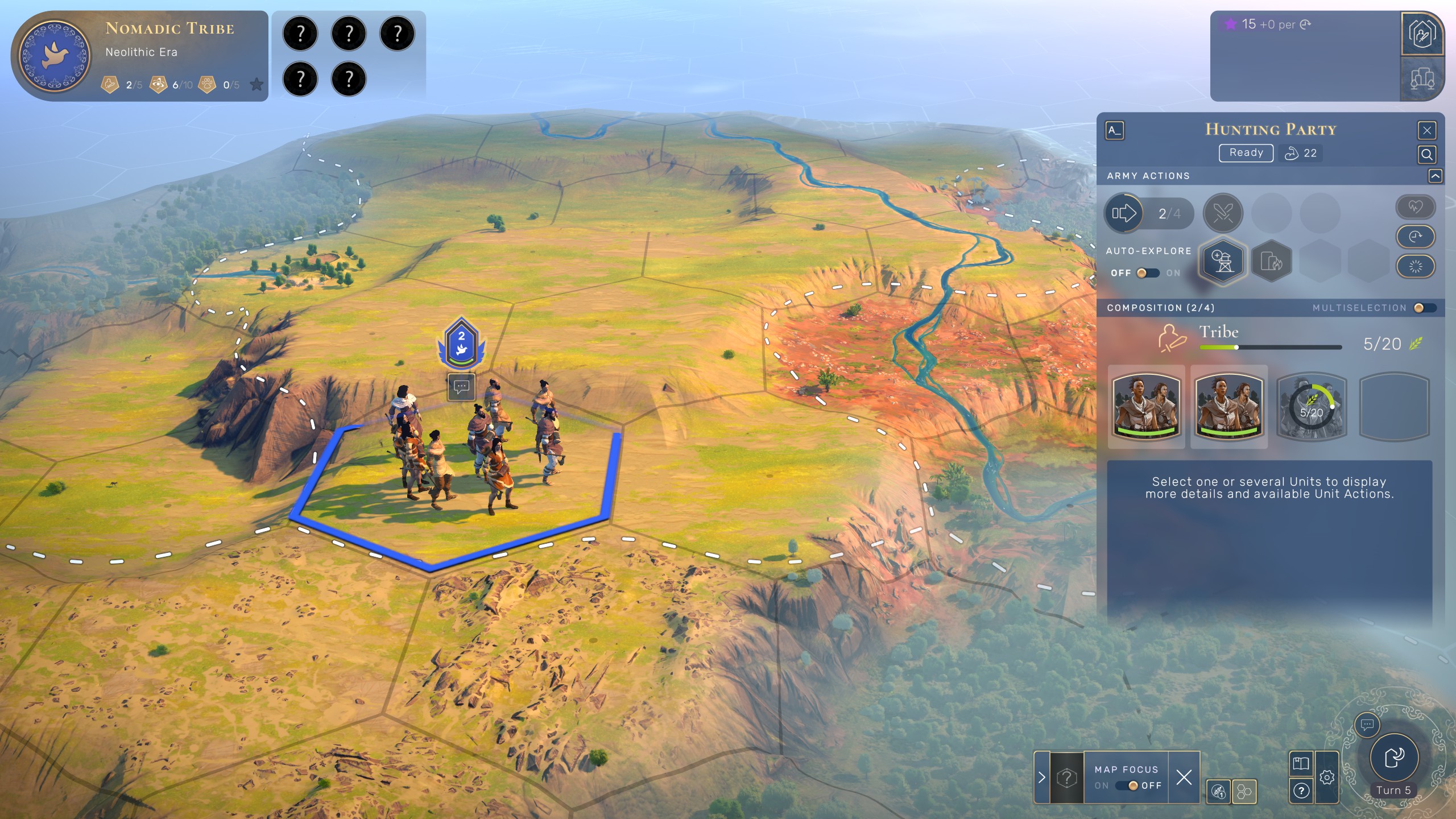Choose the create outpost tower action
Screen dimensions: 1456x819
[1223, 262]
